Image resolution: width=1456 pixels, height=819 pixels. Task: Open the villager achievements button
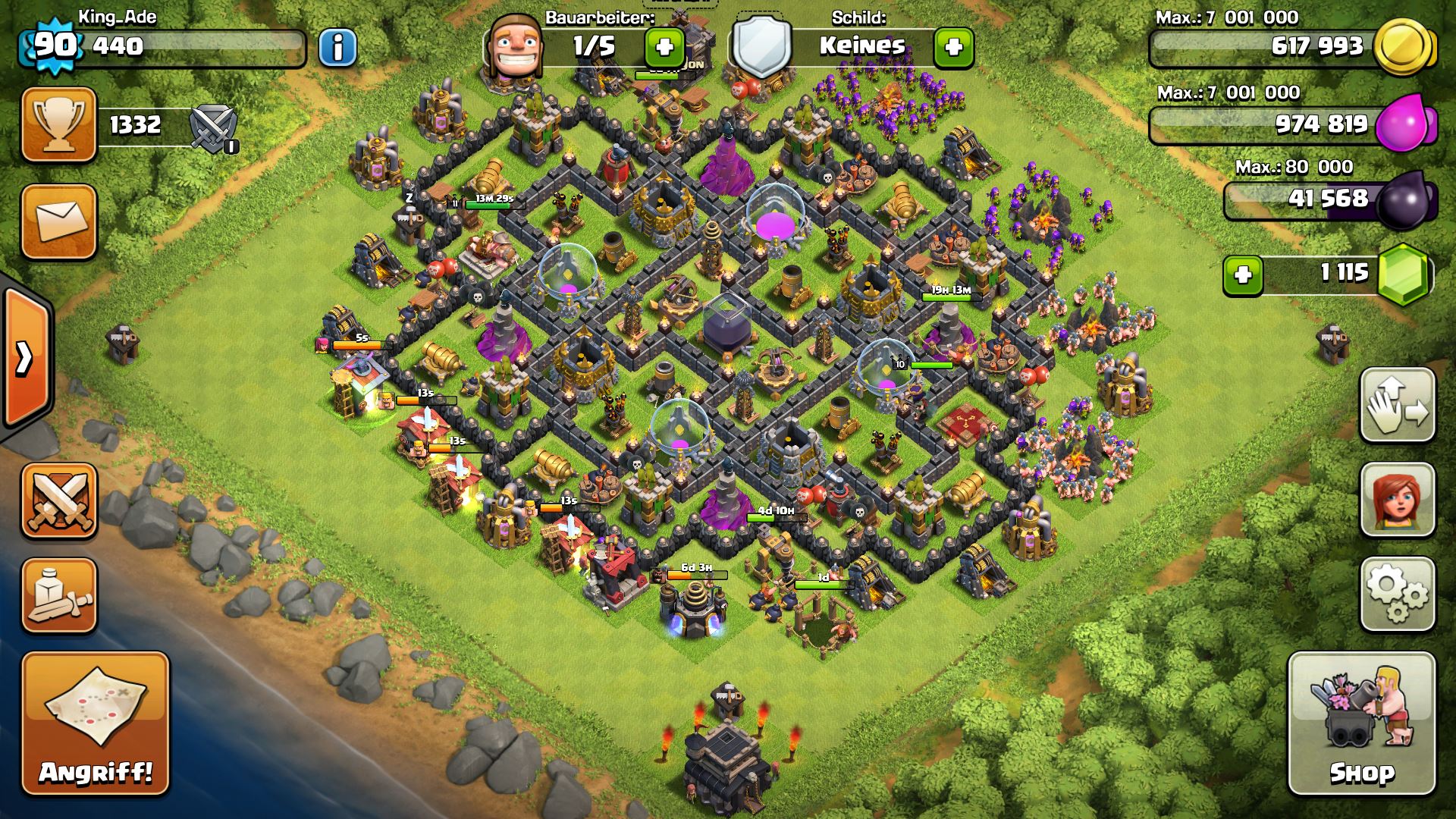point(1397,500)
